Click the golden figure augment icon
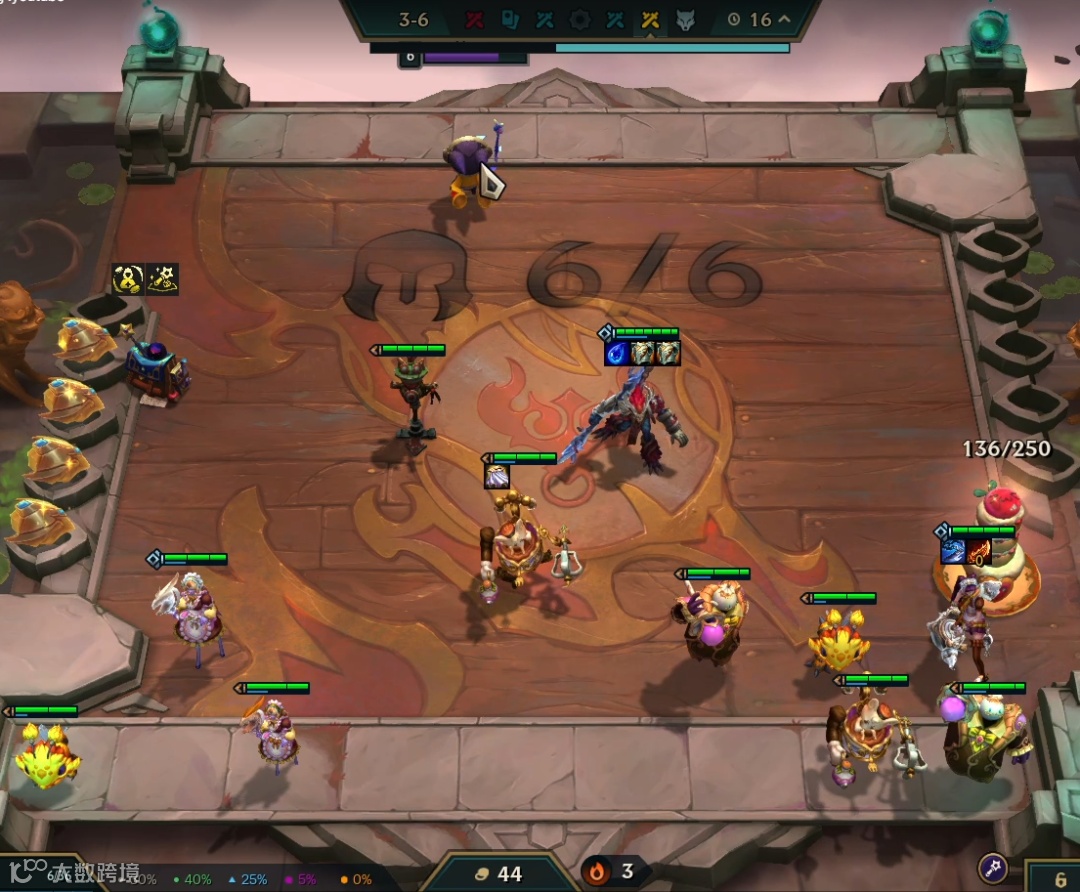 tap(128, 279)
